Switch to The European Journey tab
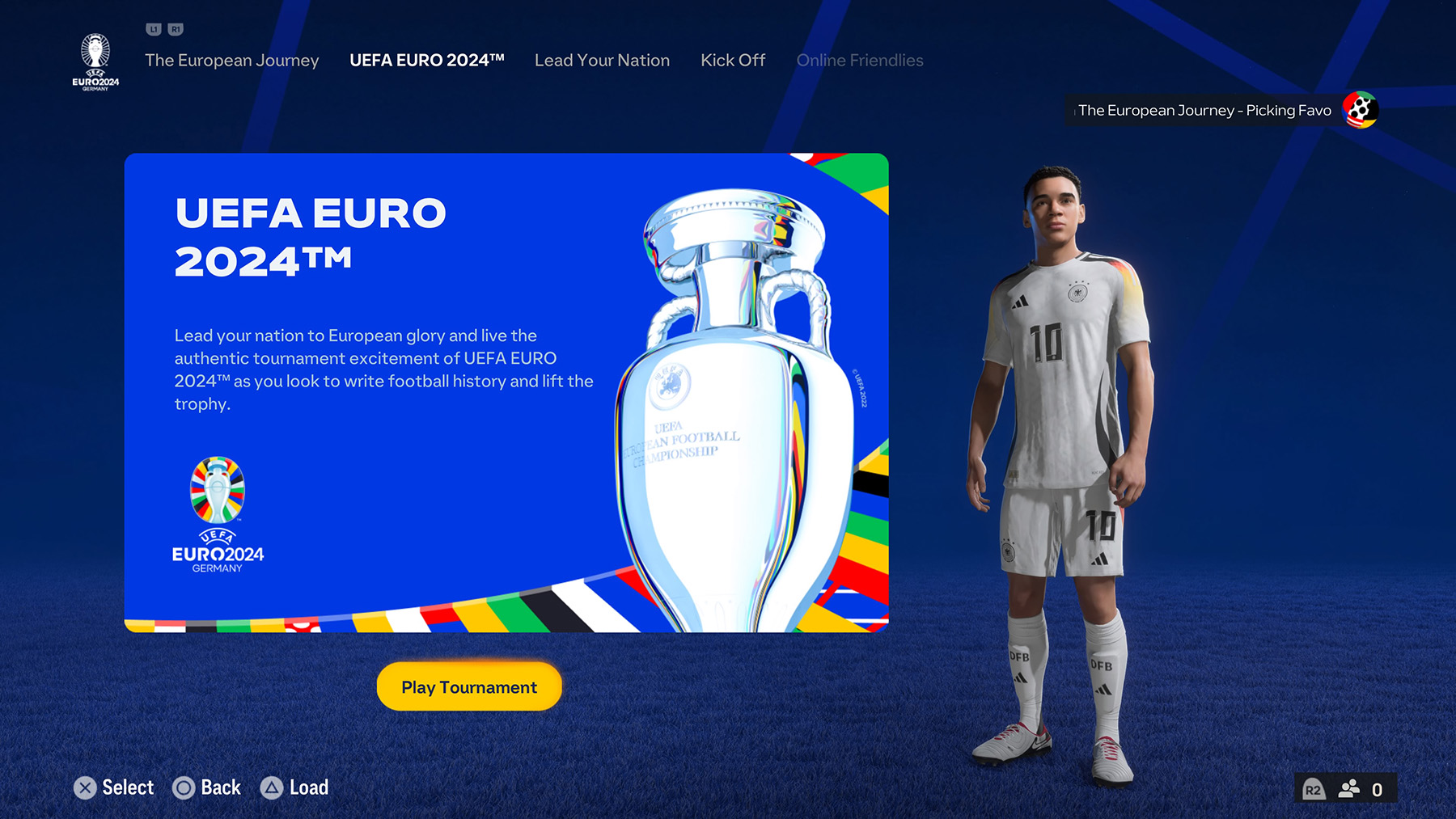This screenshot has height=819, width=1456. tap(232, 60)
